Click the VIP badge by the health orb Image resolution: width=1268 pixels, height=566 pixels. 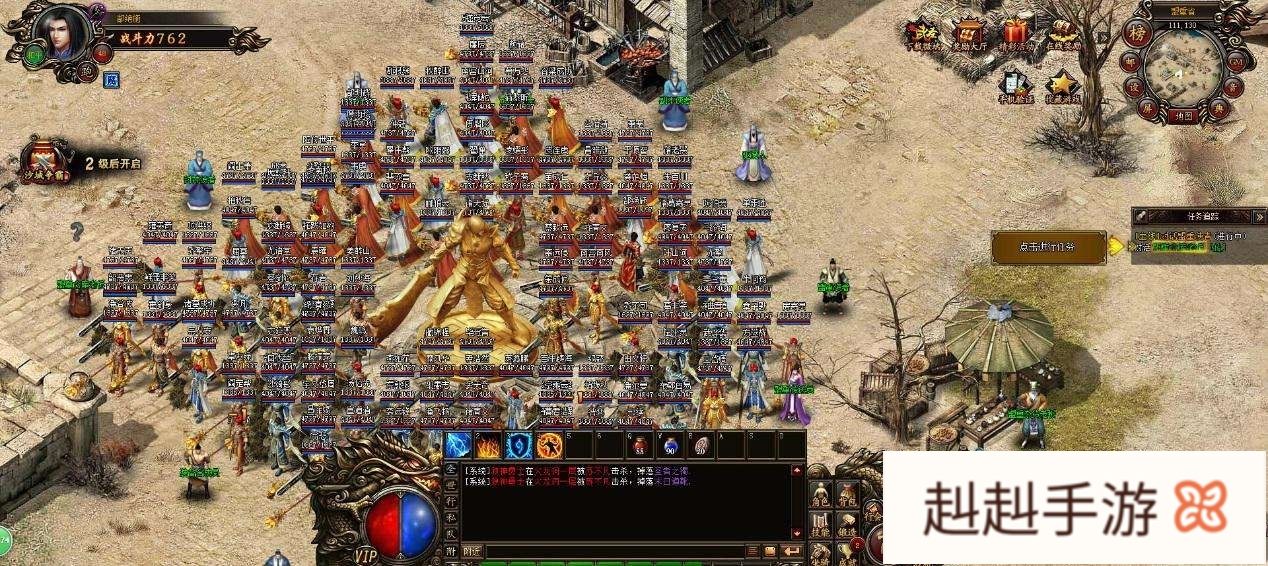click(367, 553)
